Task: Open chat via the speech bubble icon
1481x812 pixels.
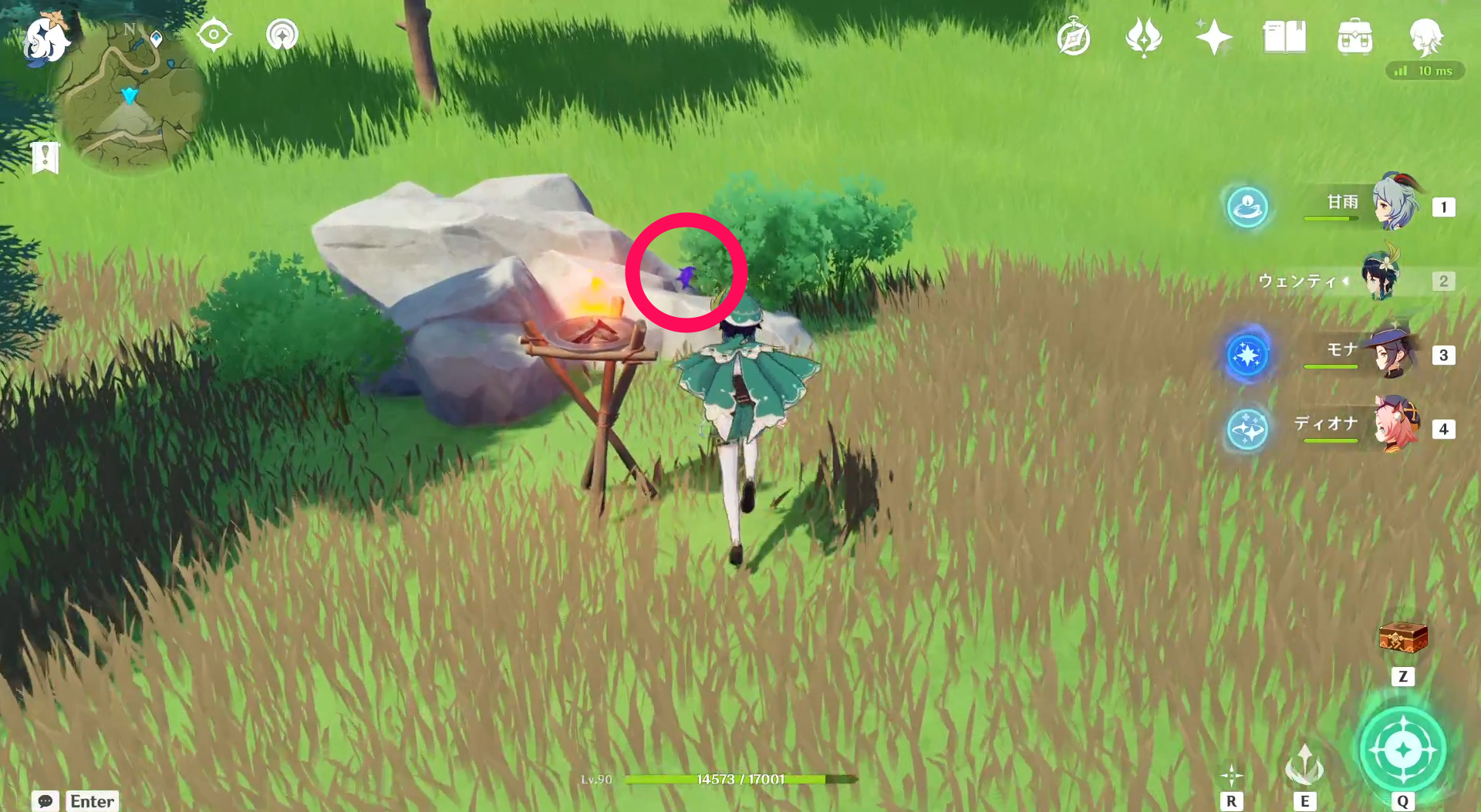Action: (x=45, y=802)
